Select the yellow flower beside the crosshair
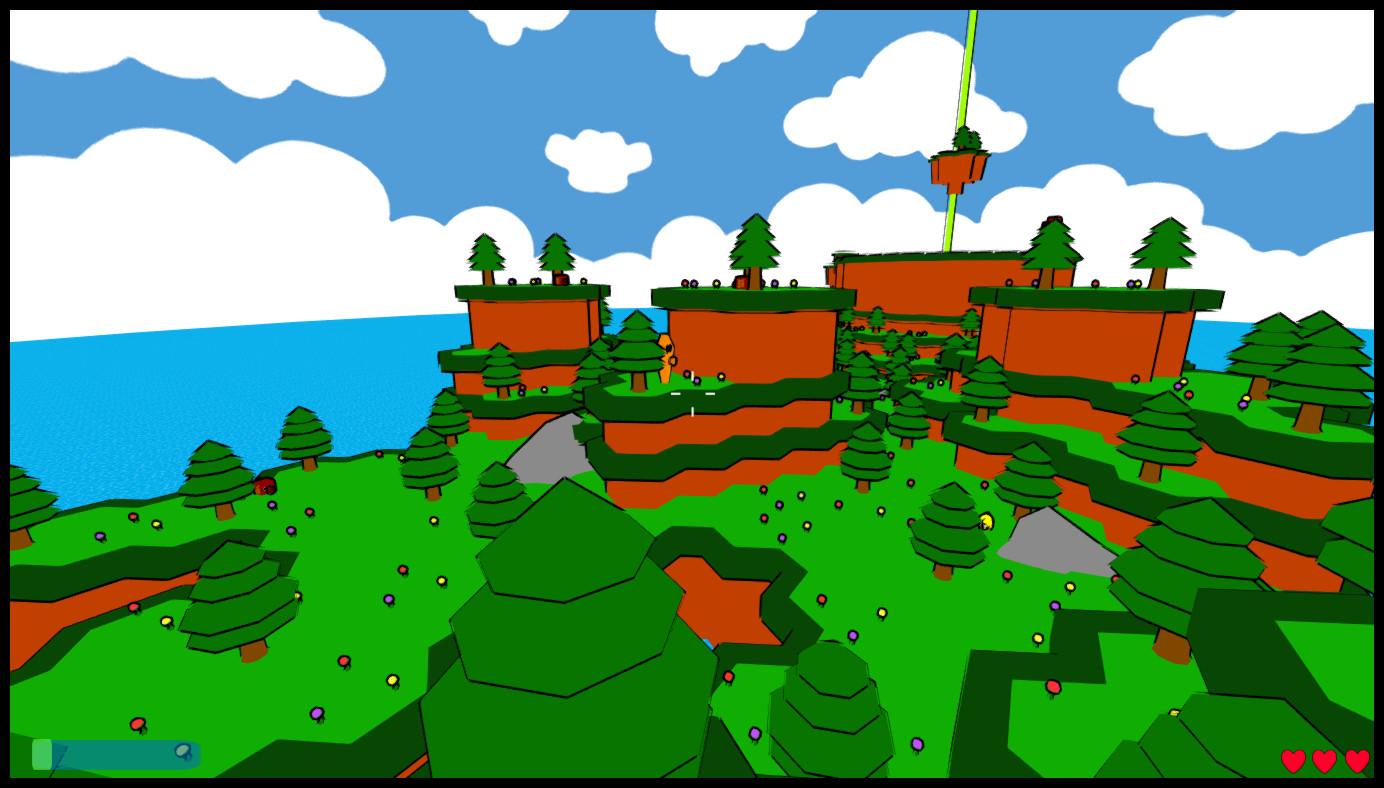Screen dimensions: 1384x788 click(721, 376)
